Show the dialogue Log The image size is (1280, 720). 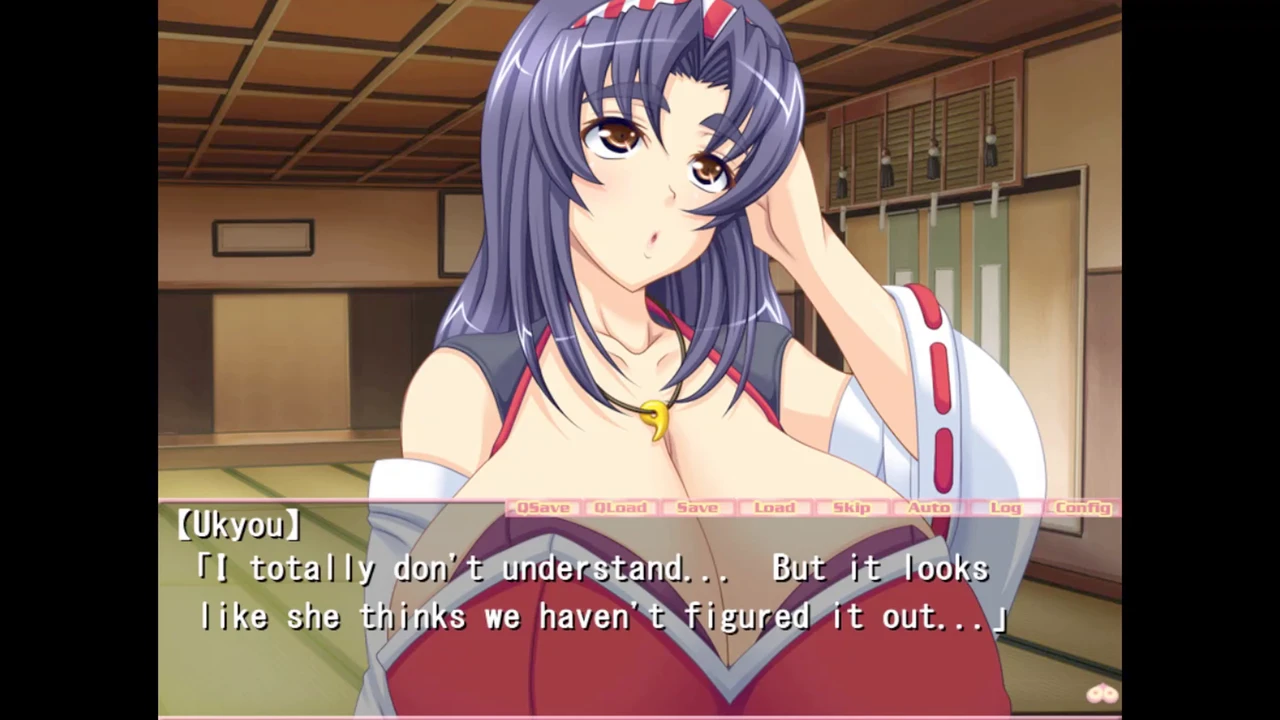pos(1005,508)
